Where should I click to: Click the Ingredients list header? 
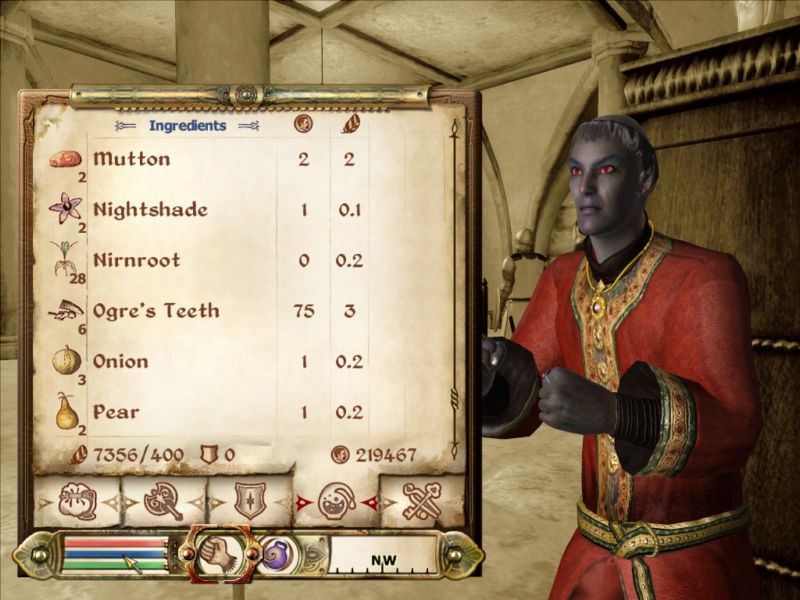[188, 126]
